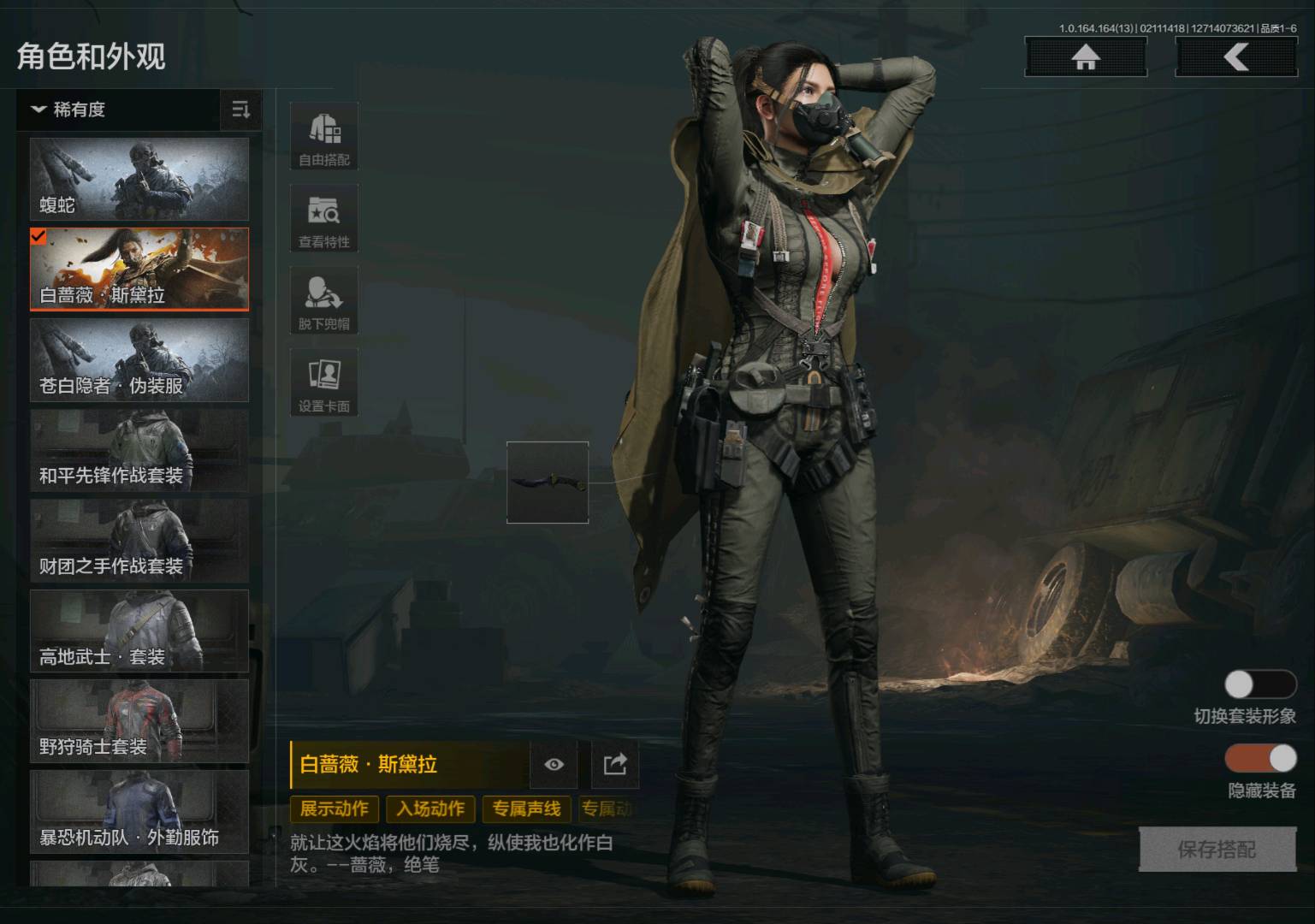Image resolution: width=1315 pixels, height=924 pixels.
Task: Select 财团之手作战套装 outfit
Action: tap(139, 542)
